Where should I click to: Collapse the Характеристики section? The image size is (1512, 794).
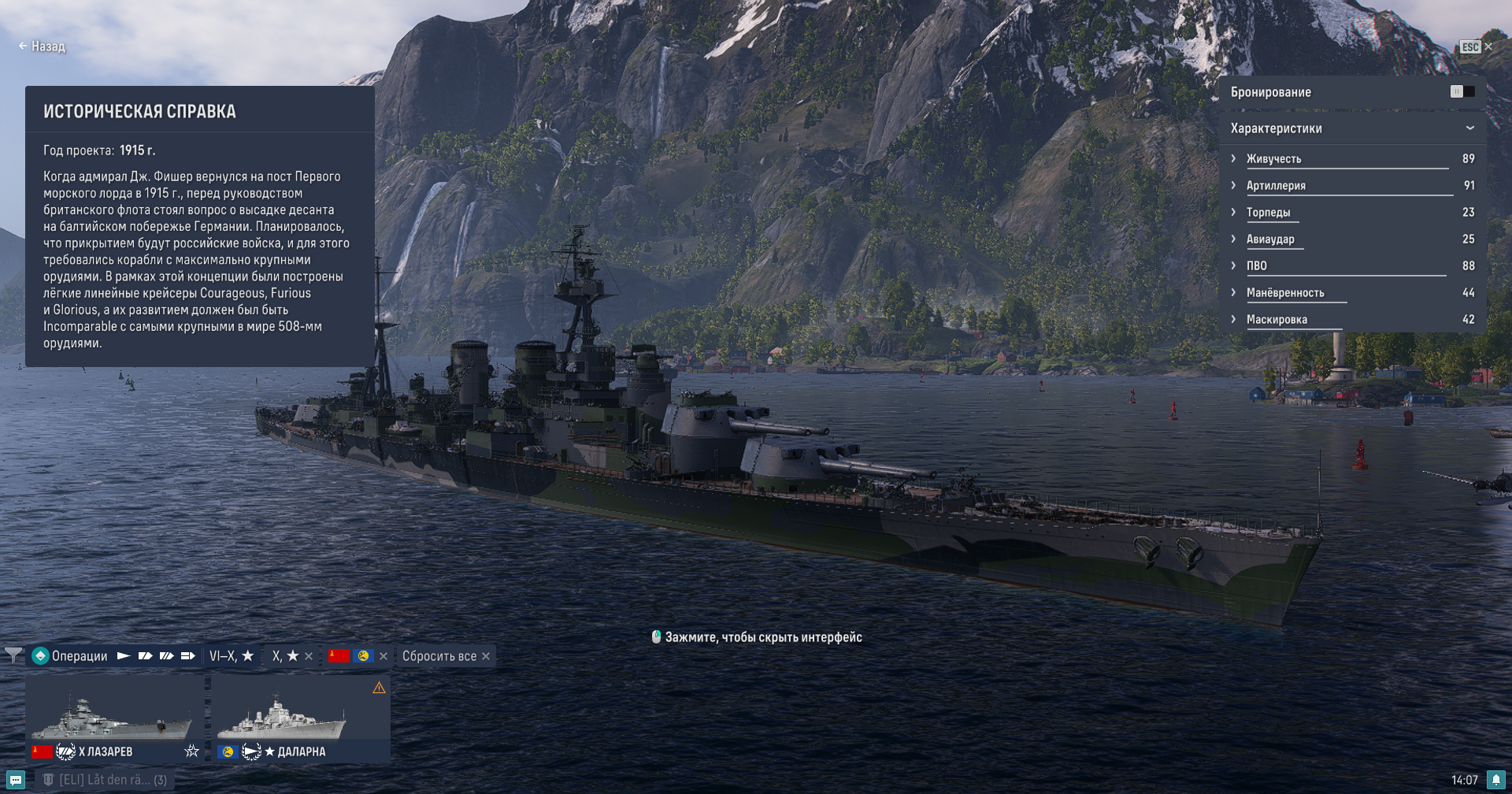[x=1469, y=128]
